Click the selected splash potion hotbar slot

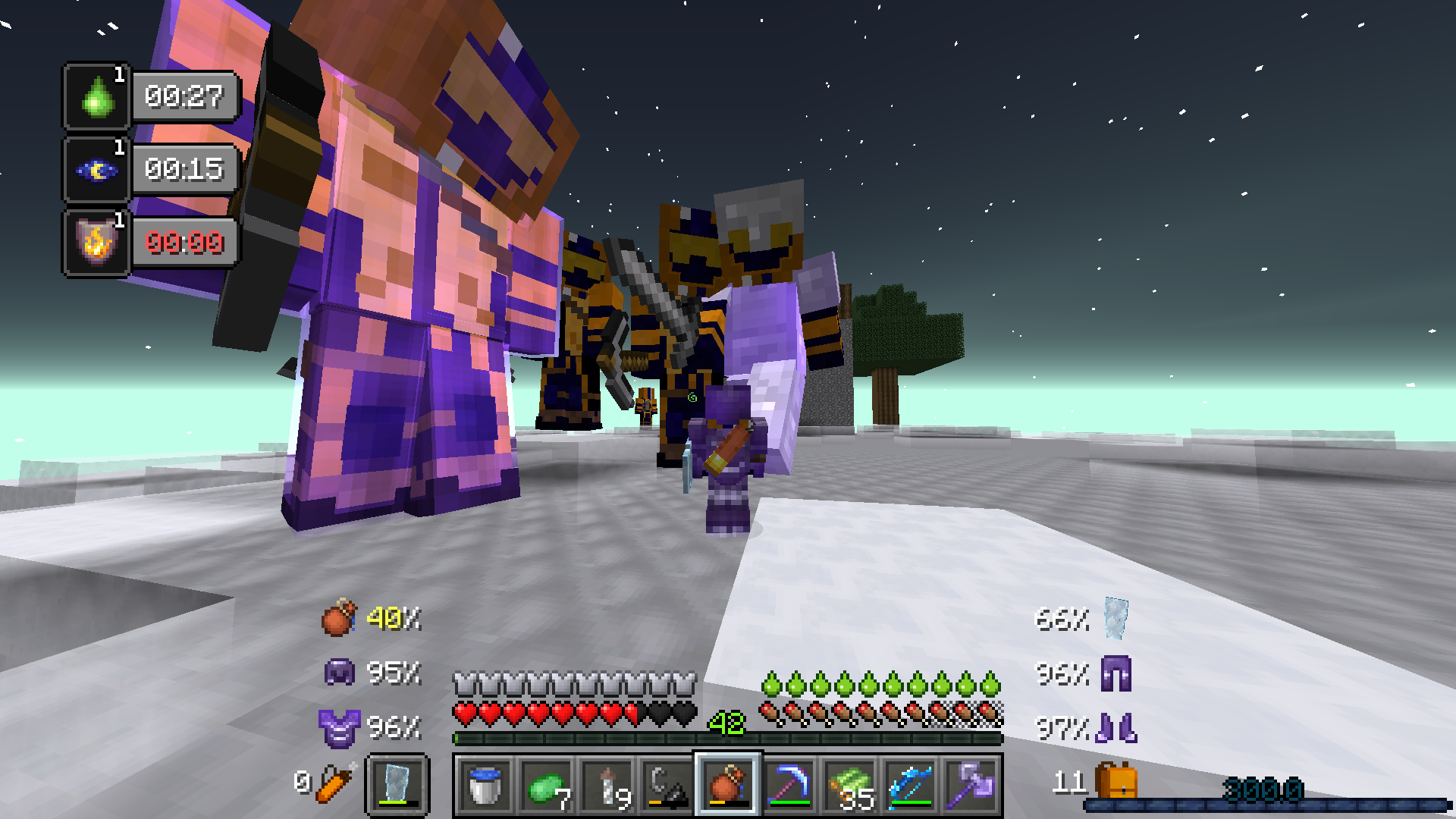click(728, 785)
